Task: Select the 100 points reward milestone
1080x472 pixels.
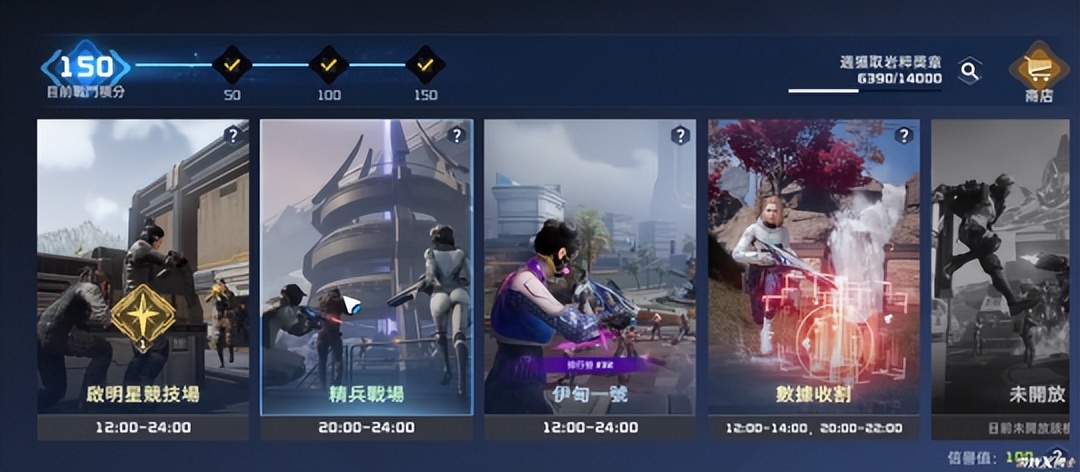Action: (328, 66)
